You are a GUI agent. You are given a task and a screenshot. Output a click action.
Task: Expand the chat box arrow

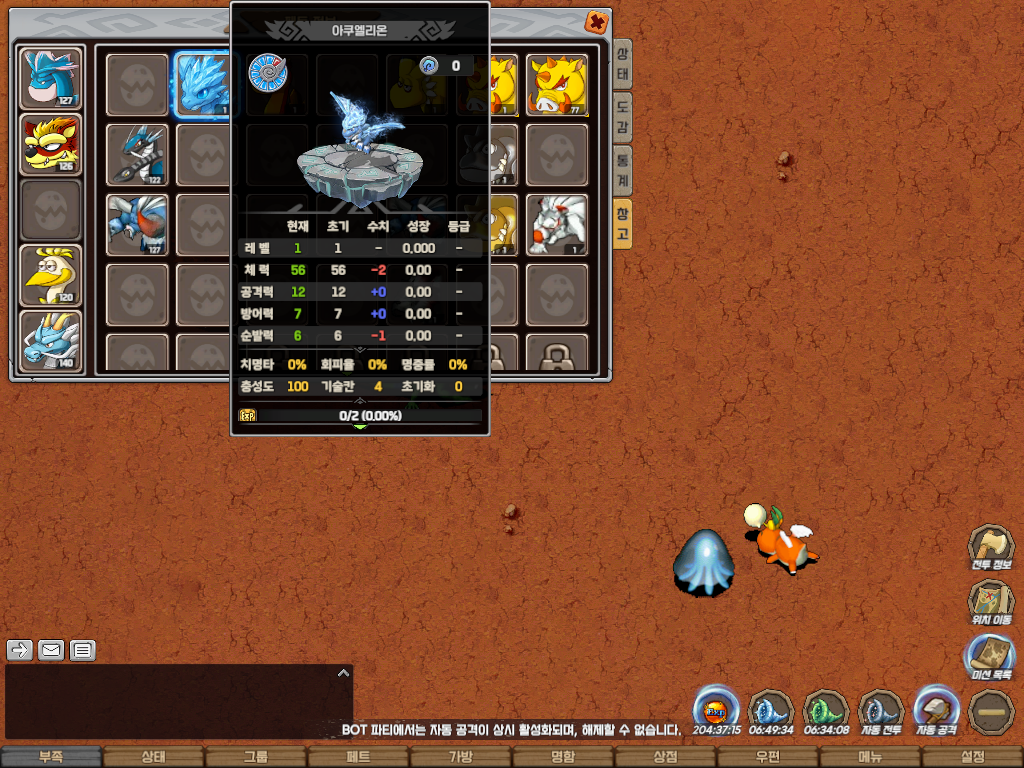tap(342, 673)
